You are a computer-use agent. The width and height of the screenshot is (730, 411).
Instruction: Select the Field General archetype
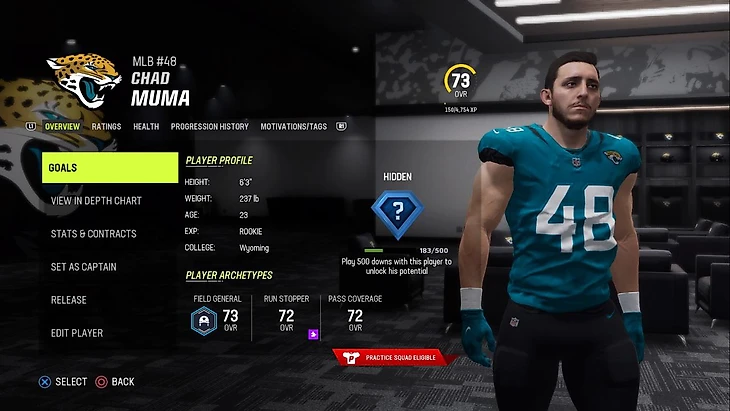tap(217, 315)
